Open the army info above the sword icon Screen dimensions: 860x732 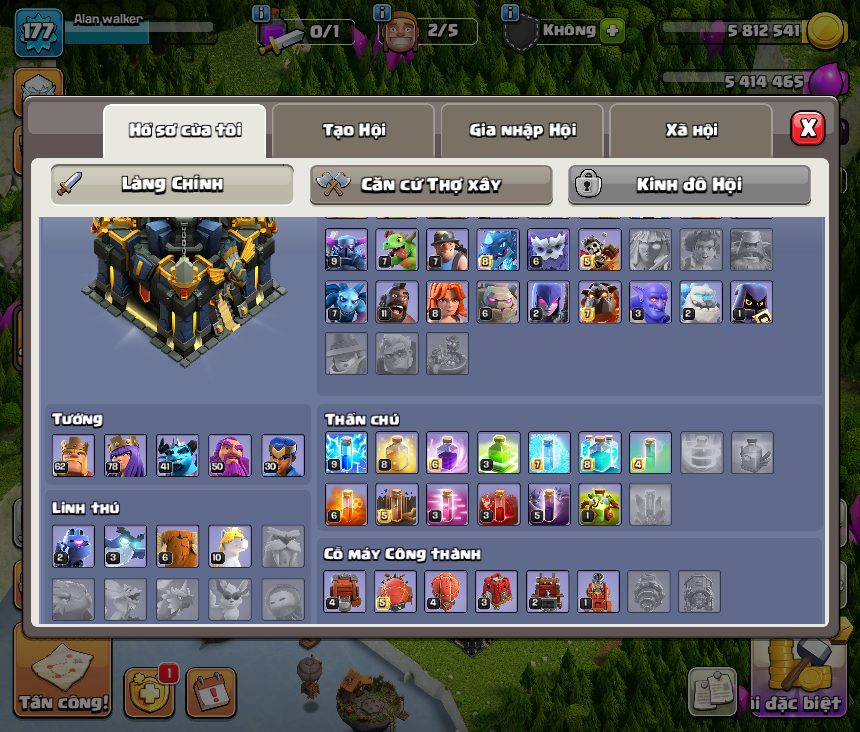[x=262, y=14]
